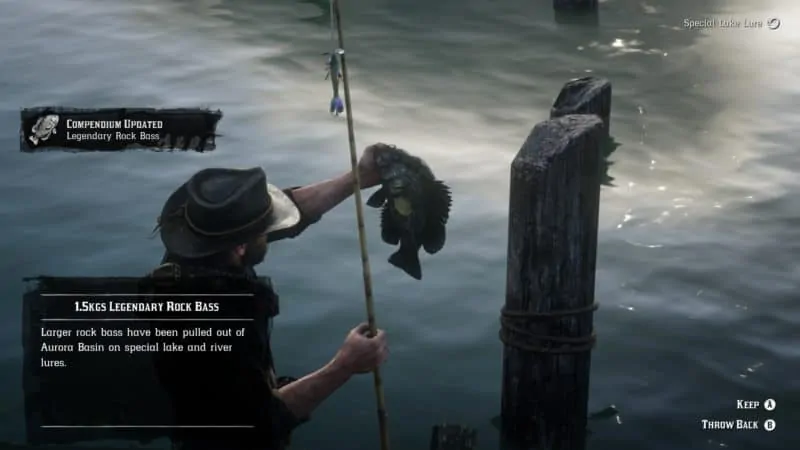Open the Compendium Updated notification

pyautogui.click(x=120, y=129)
